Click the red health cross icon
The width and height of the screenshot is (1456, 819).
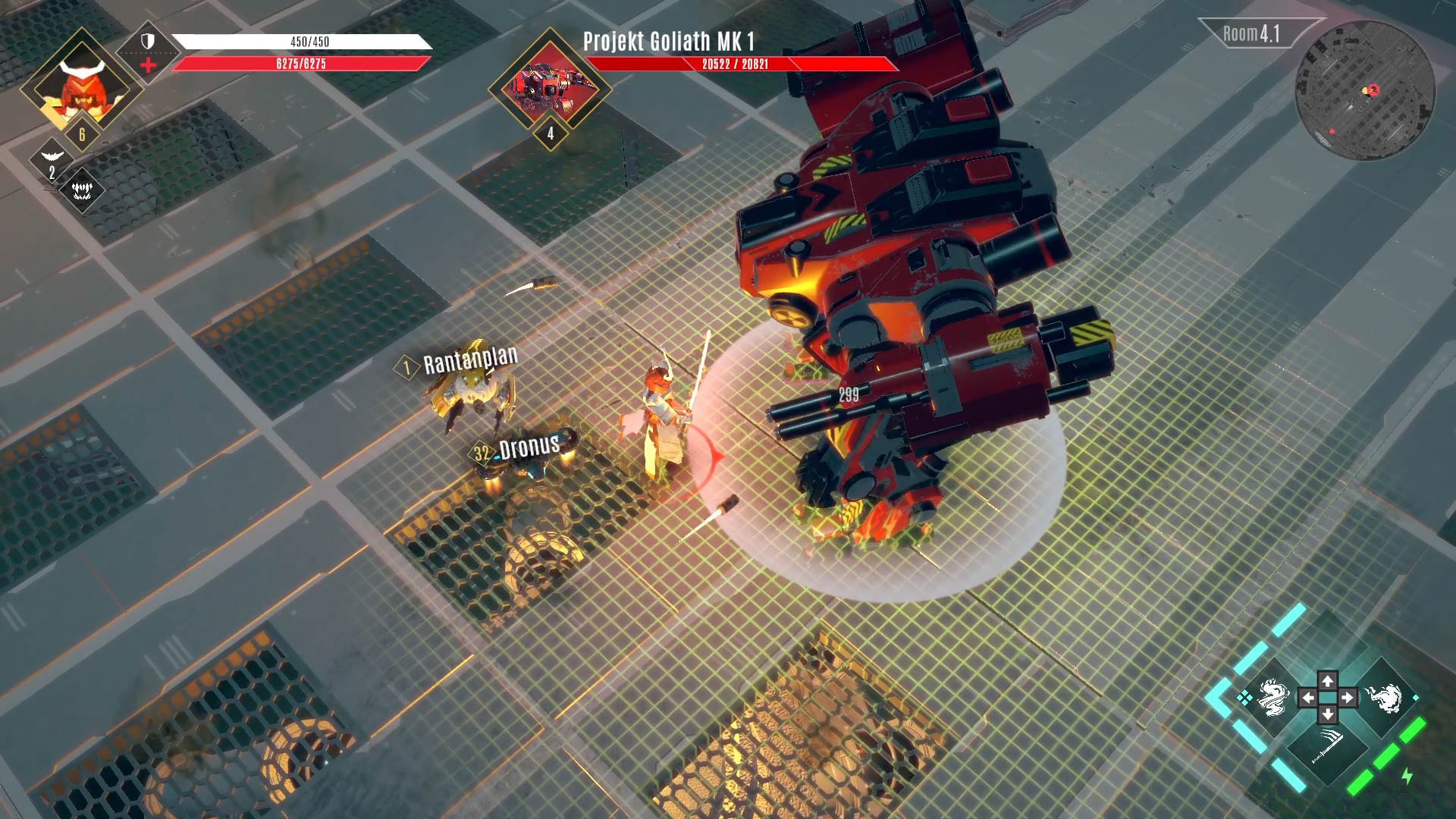[x=149, y=64]
